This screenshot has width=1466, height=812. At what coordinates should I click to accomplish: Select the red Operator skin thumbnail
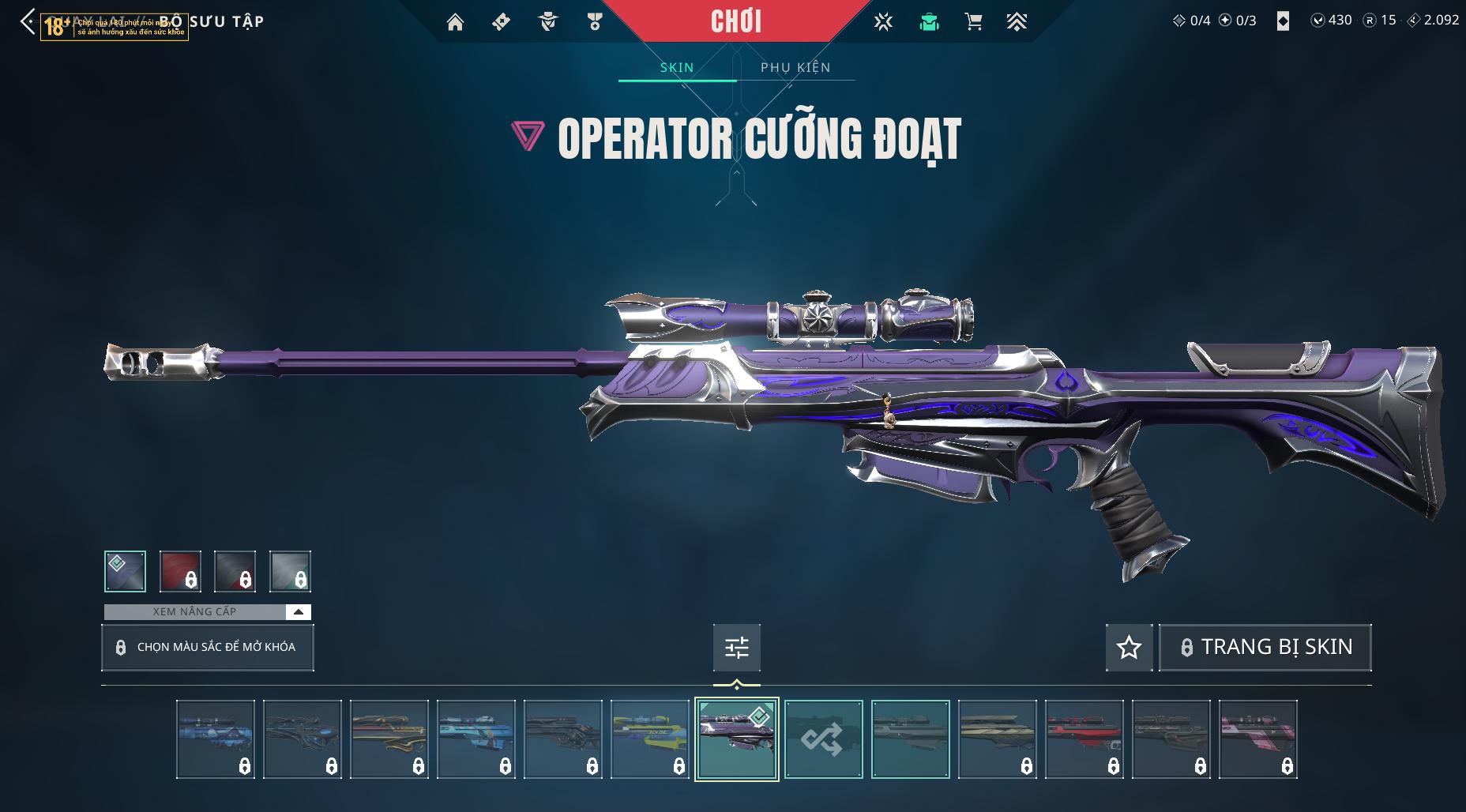pos(1084,739)
